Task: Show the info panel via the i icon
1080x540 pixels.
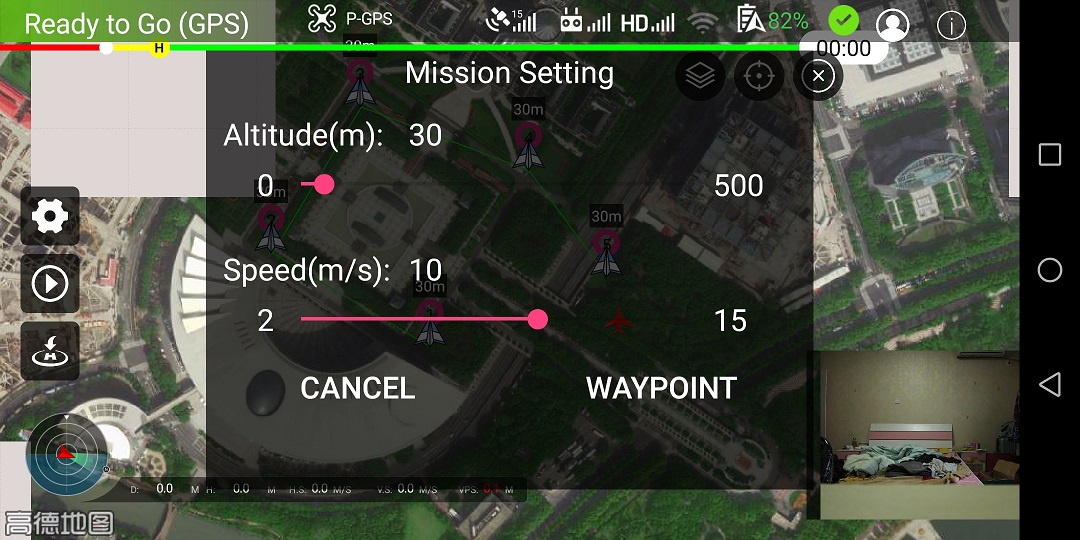Action: [x=951, y=24]
